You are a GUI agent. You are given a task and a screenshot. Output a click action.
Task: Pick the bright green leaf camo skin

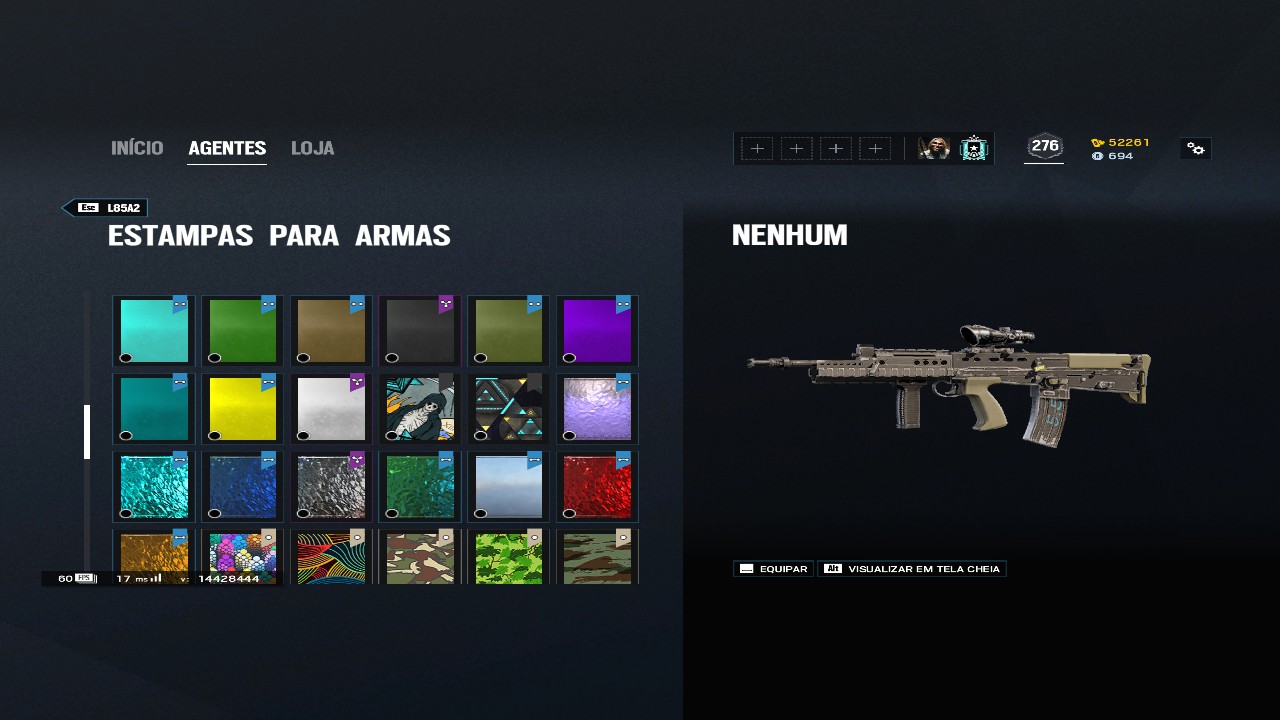pyautogui.click(x=509, y=558)
